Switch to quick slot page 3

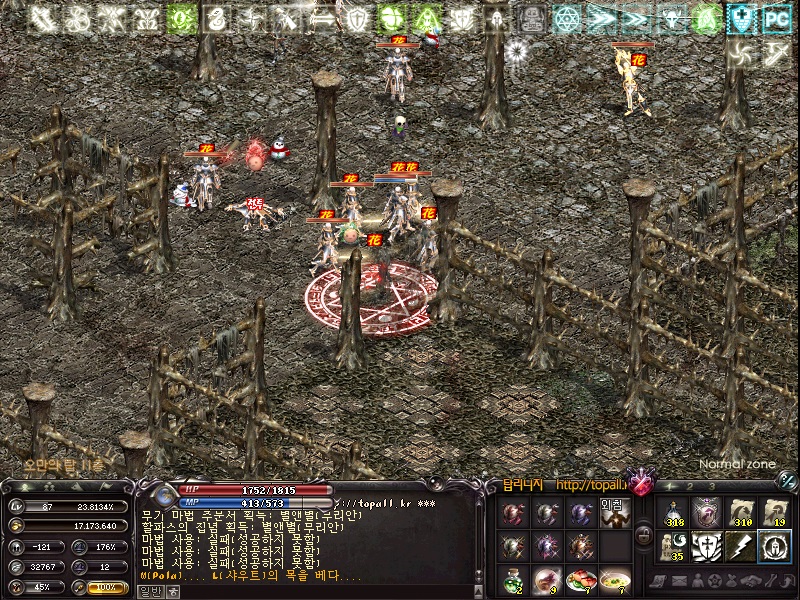pos(710,487)
